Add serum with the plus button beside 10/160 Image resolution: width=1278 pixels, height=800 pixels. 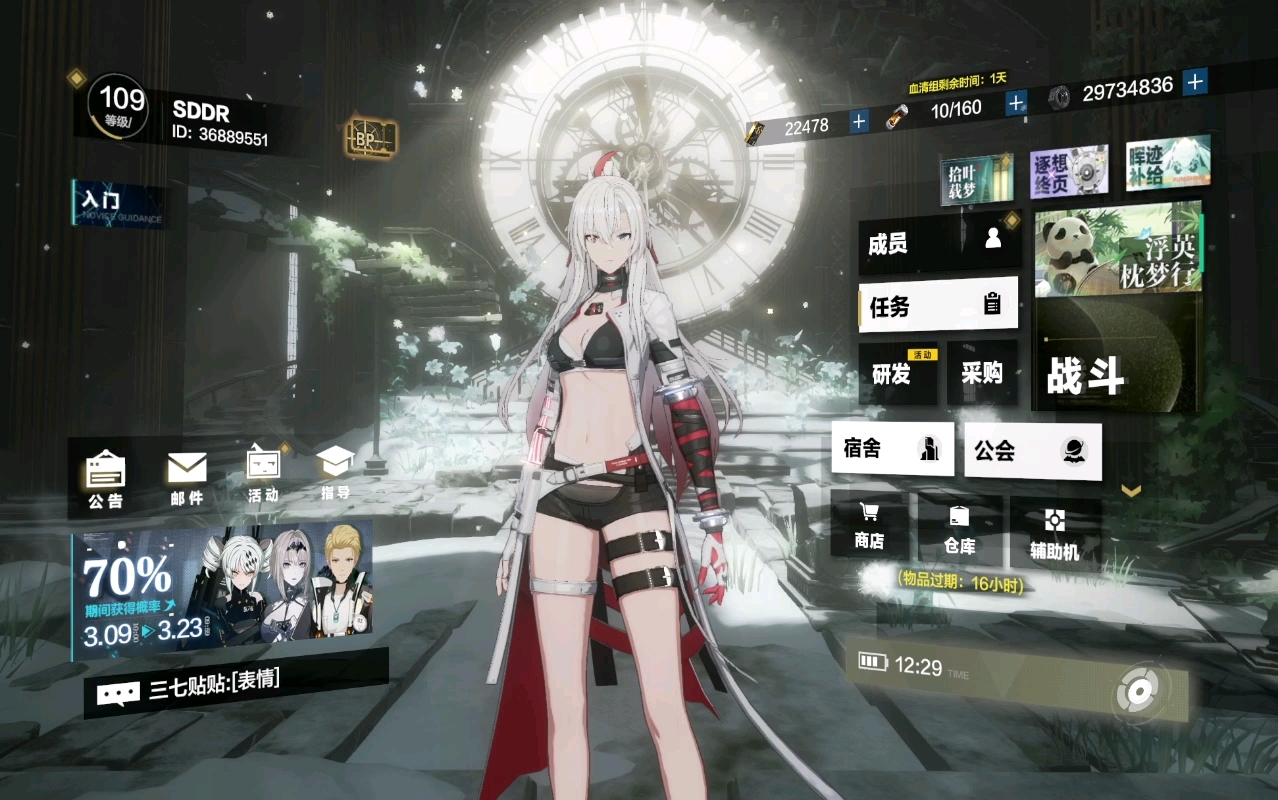[x=1016, y=103]
